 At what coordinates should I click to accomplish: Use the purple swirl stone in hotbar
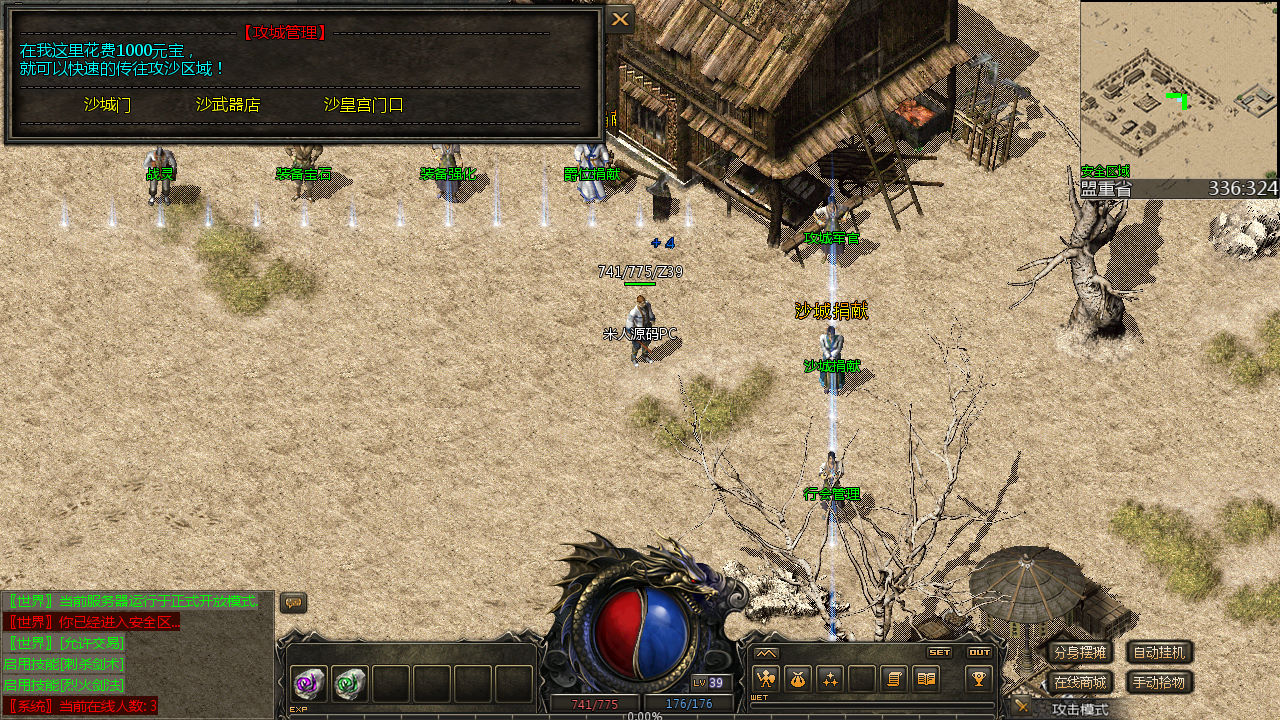pos(309,684)
